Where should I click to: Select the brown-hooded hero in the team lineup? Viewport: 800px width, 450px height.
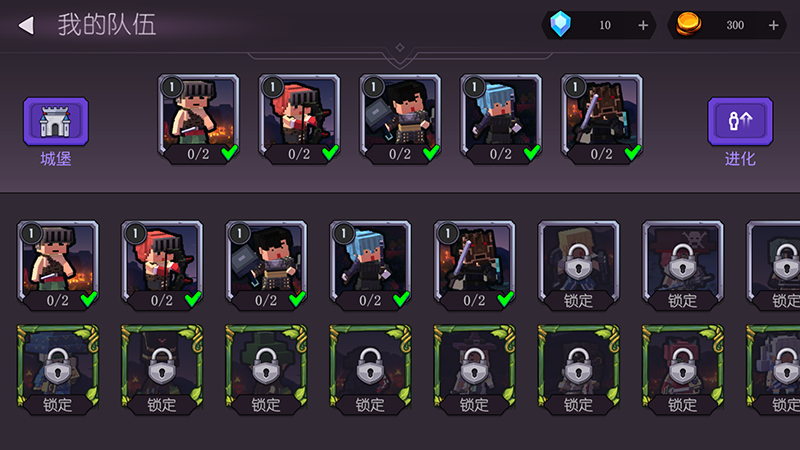point(601,118)
